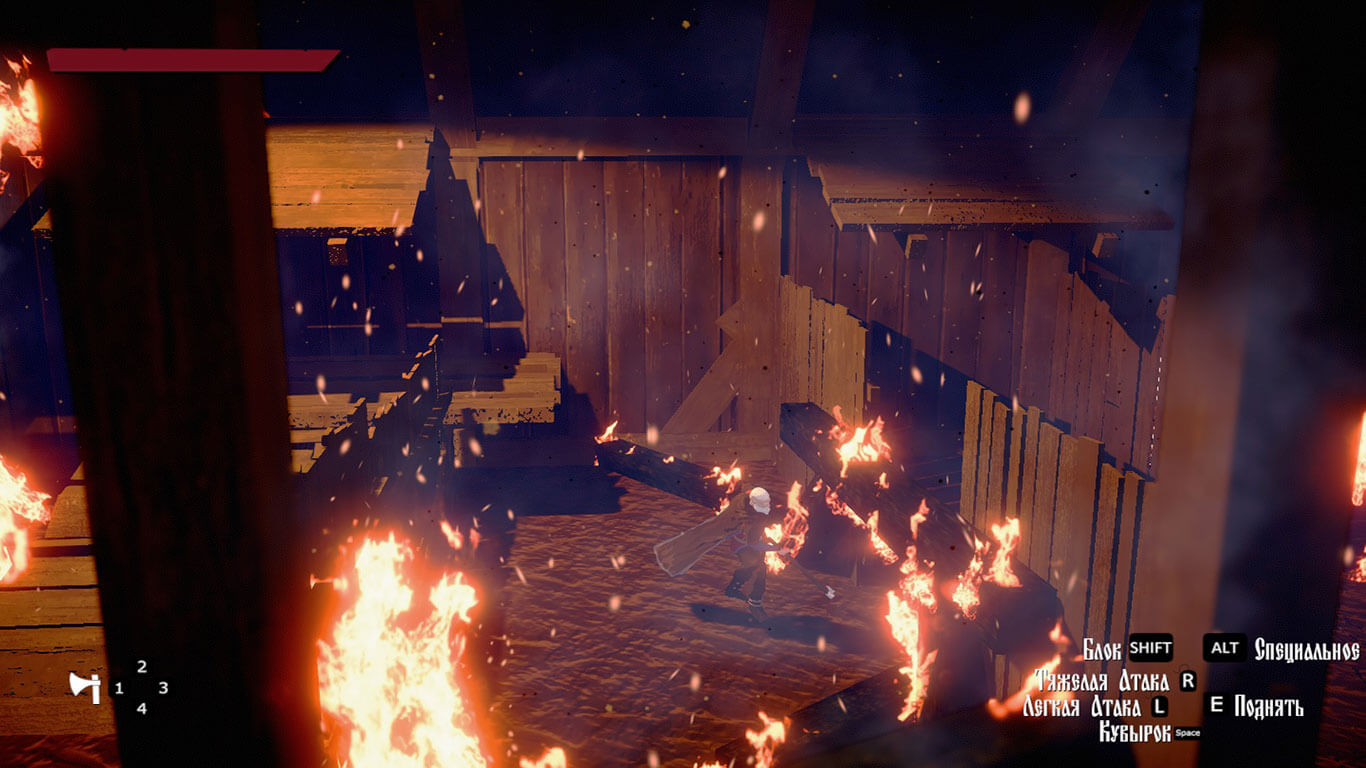Viewport: 1366px width, 768px height.
Task: Pick weapon slot number 4
Action: point(141,708)
